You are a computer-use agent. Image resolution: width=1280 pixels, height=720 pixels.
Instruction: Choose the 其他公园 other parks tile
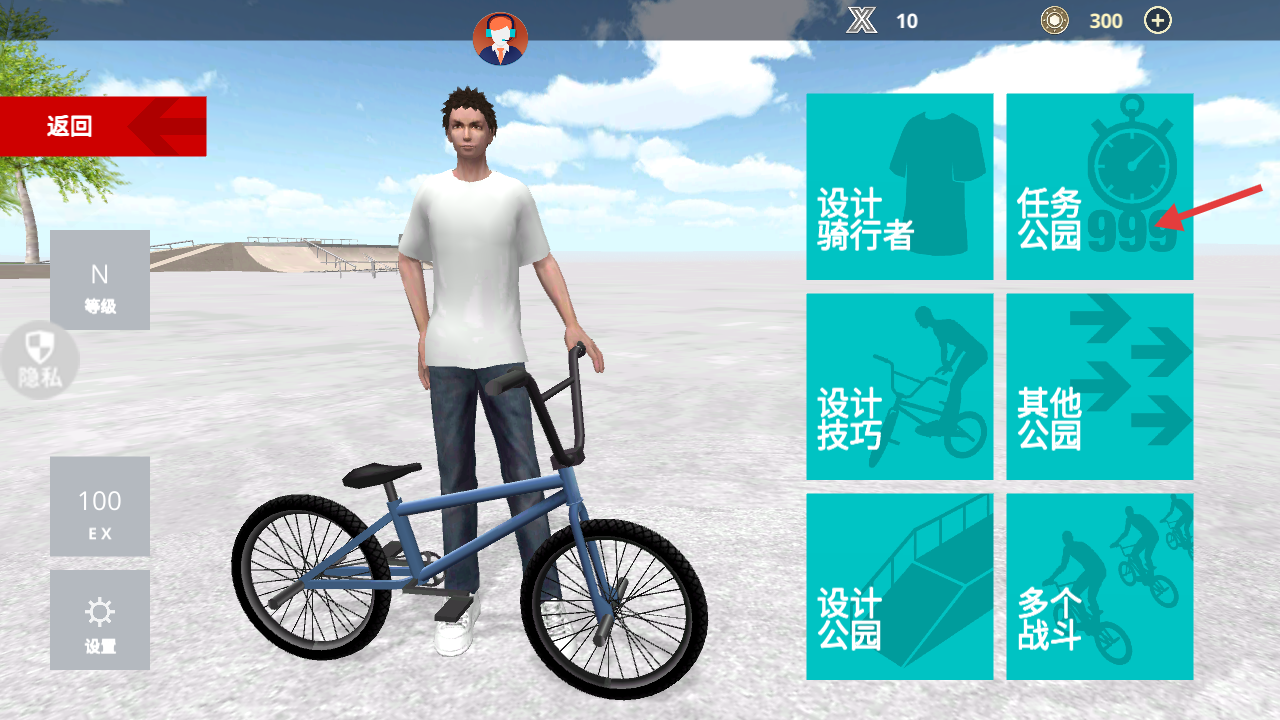pos(1099,386)
